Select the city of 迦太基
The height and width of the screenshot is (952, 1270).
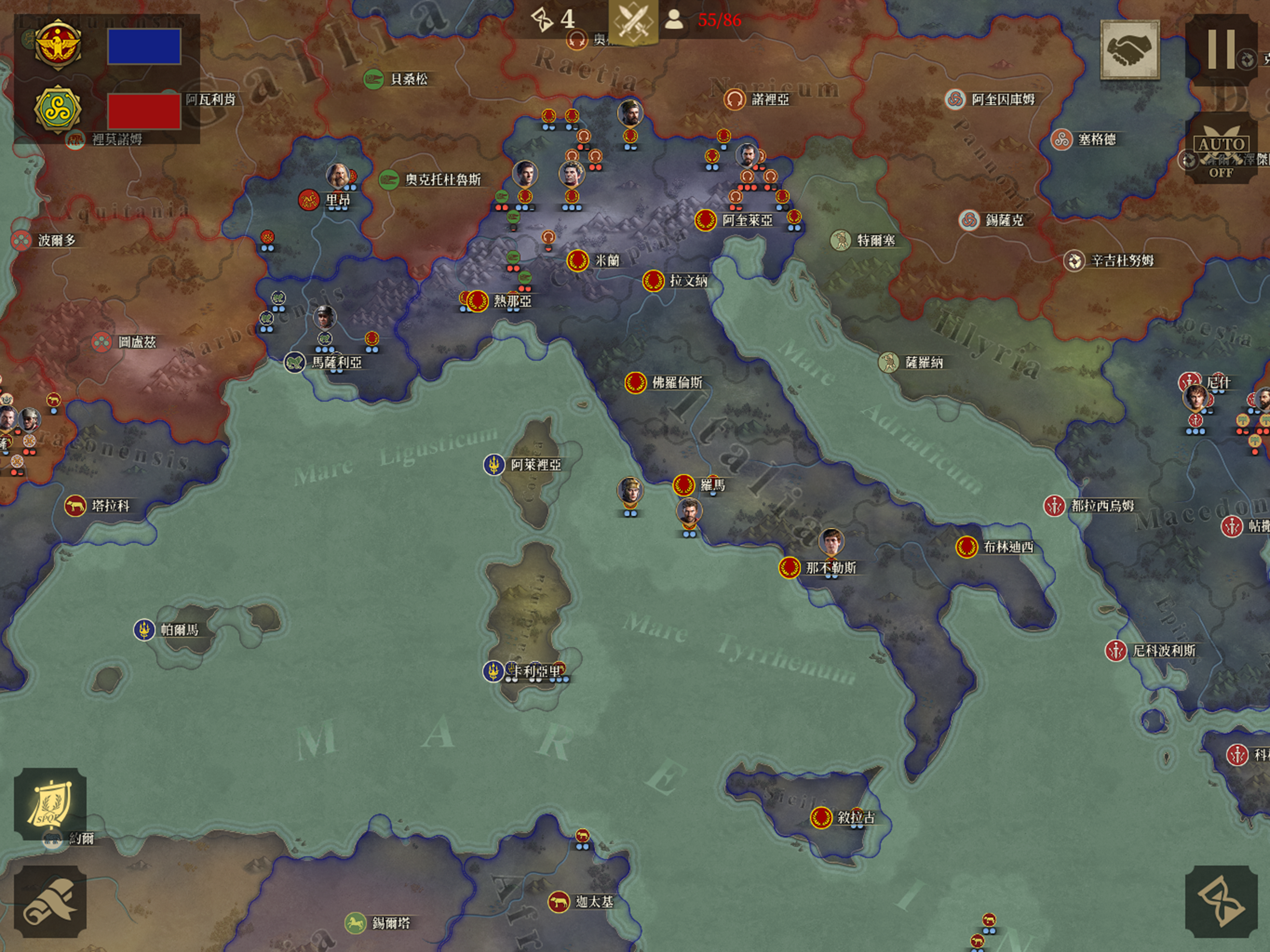click(x=559, y=902)
